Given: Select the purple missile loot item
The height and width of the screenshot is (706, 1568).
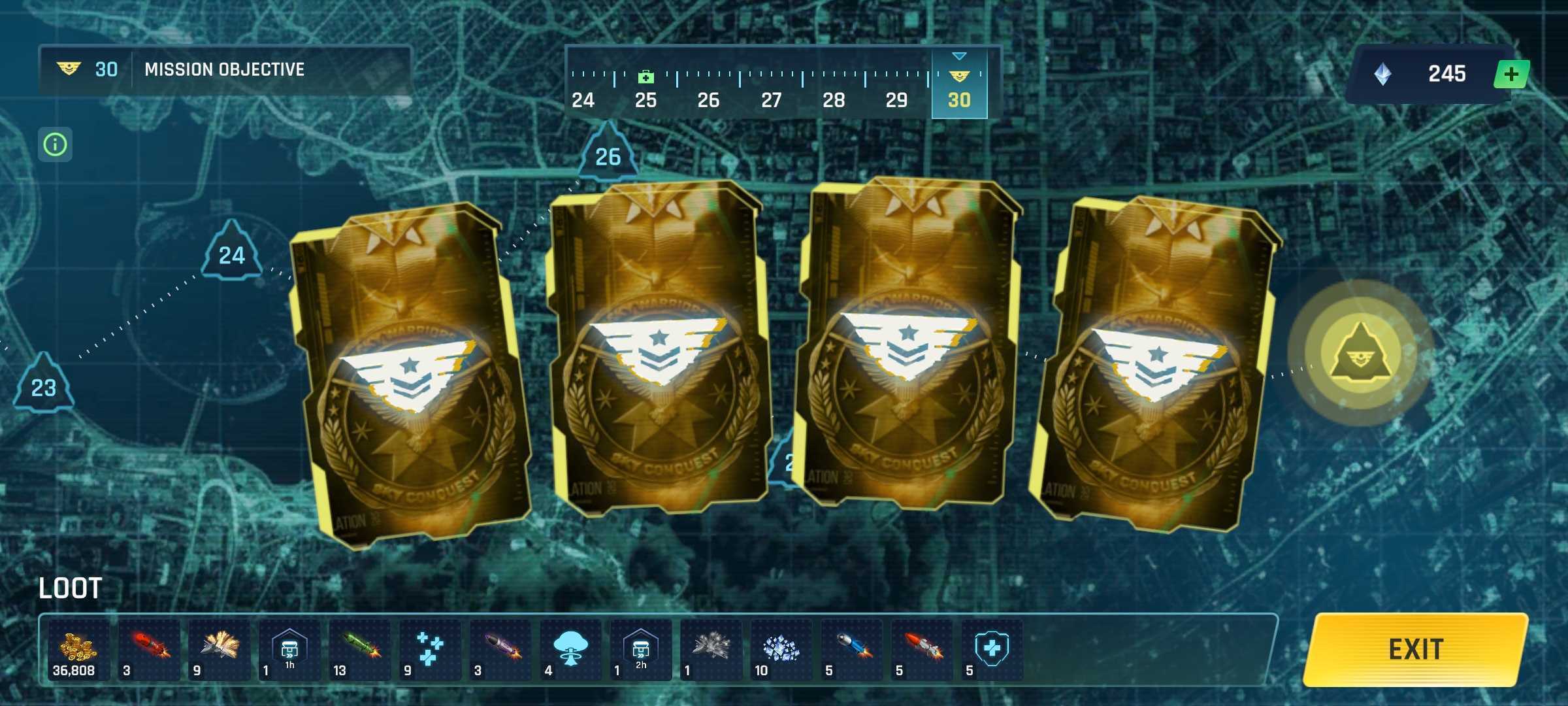Looking at the screenshot, I should (500, 651).
